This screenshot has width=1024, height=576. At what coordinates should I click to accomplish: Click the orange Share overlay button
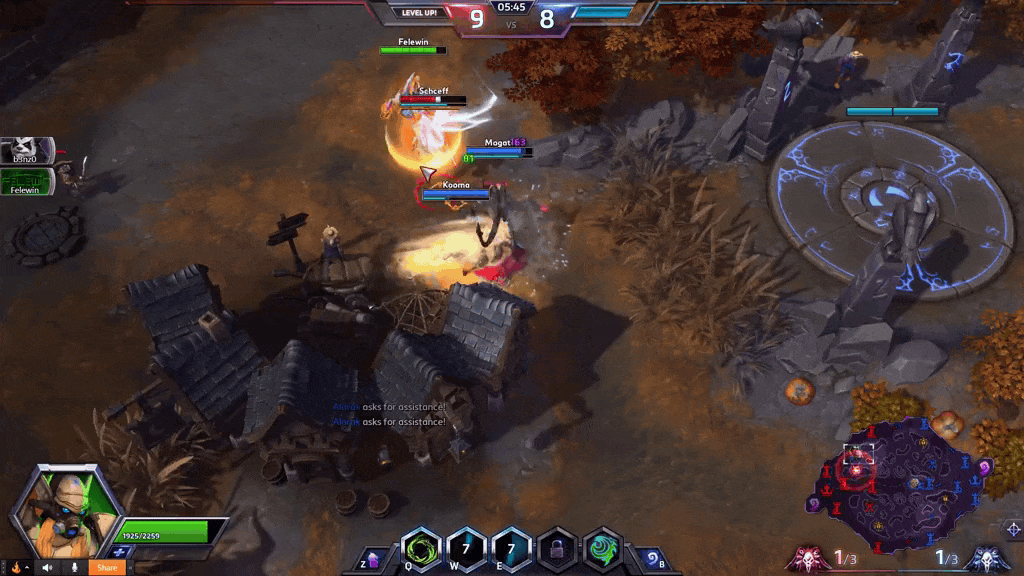pos(107,567)
